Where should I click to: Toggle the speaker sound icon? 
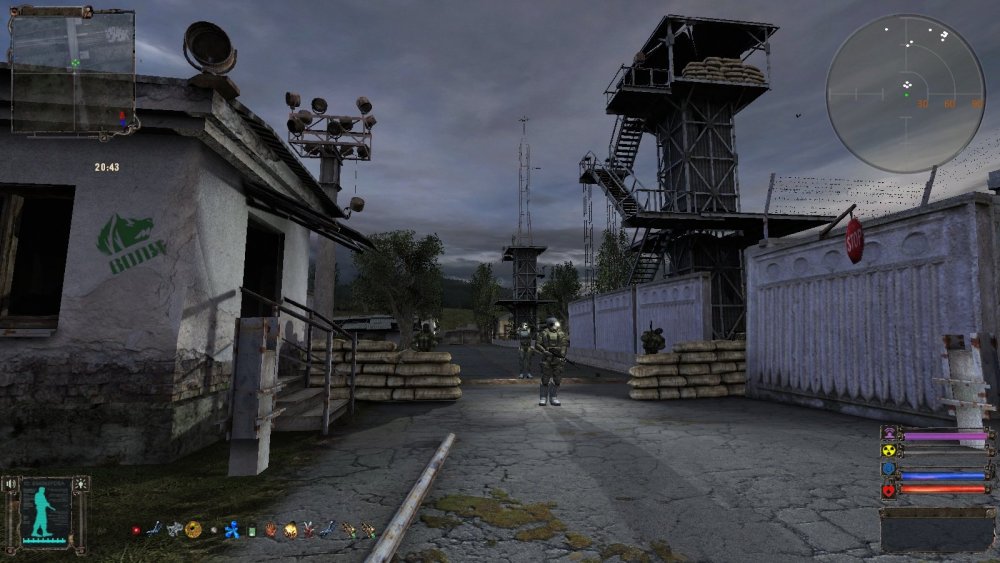[x=12, y=484]
